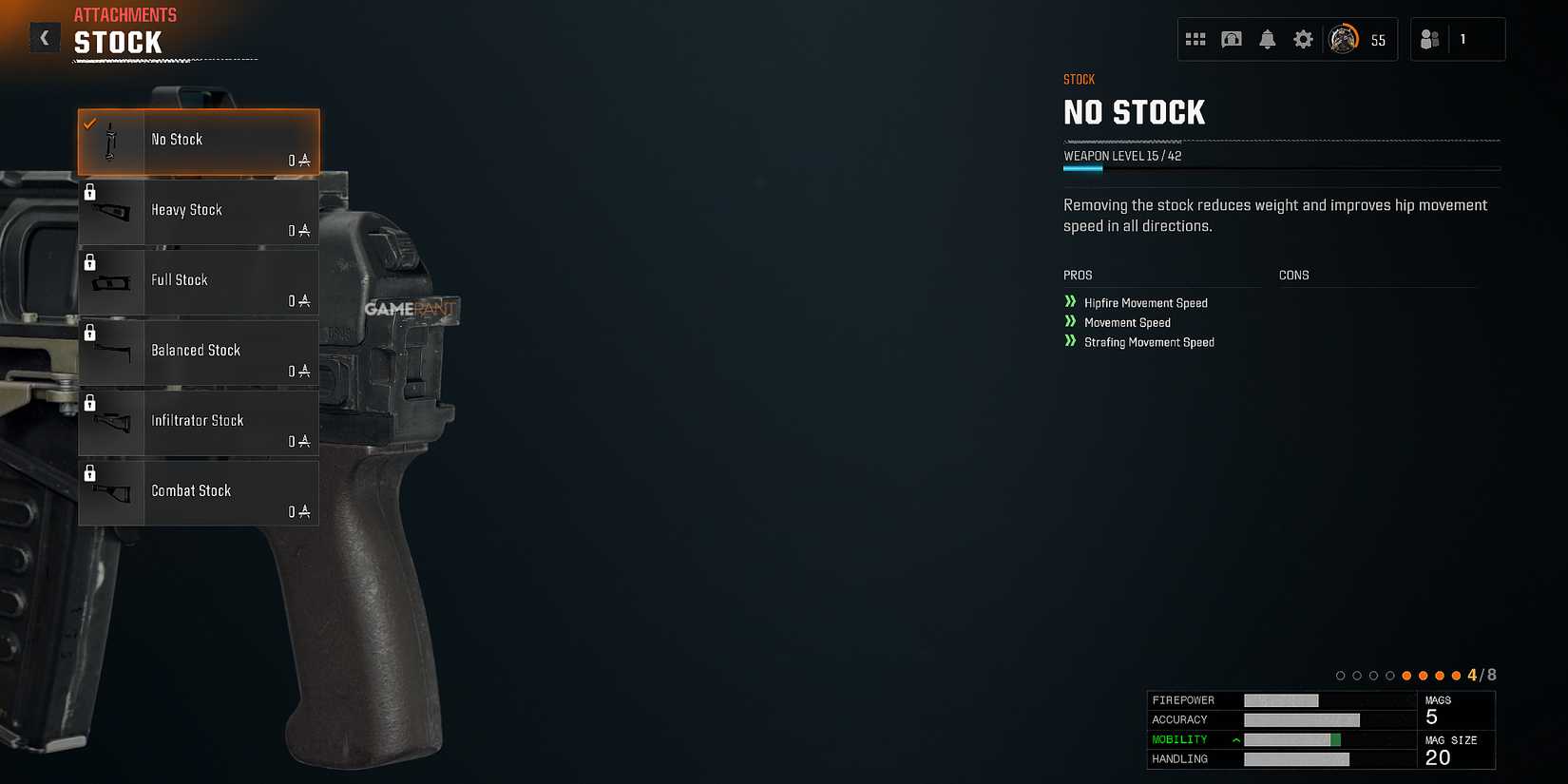Open the social panel via friends icon
The width and height of the screenshot is (1568, 784).
click(x=1429, y=38)
